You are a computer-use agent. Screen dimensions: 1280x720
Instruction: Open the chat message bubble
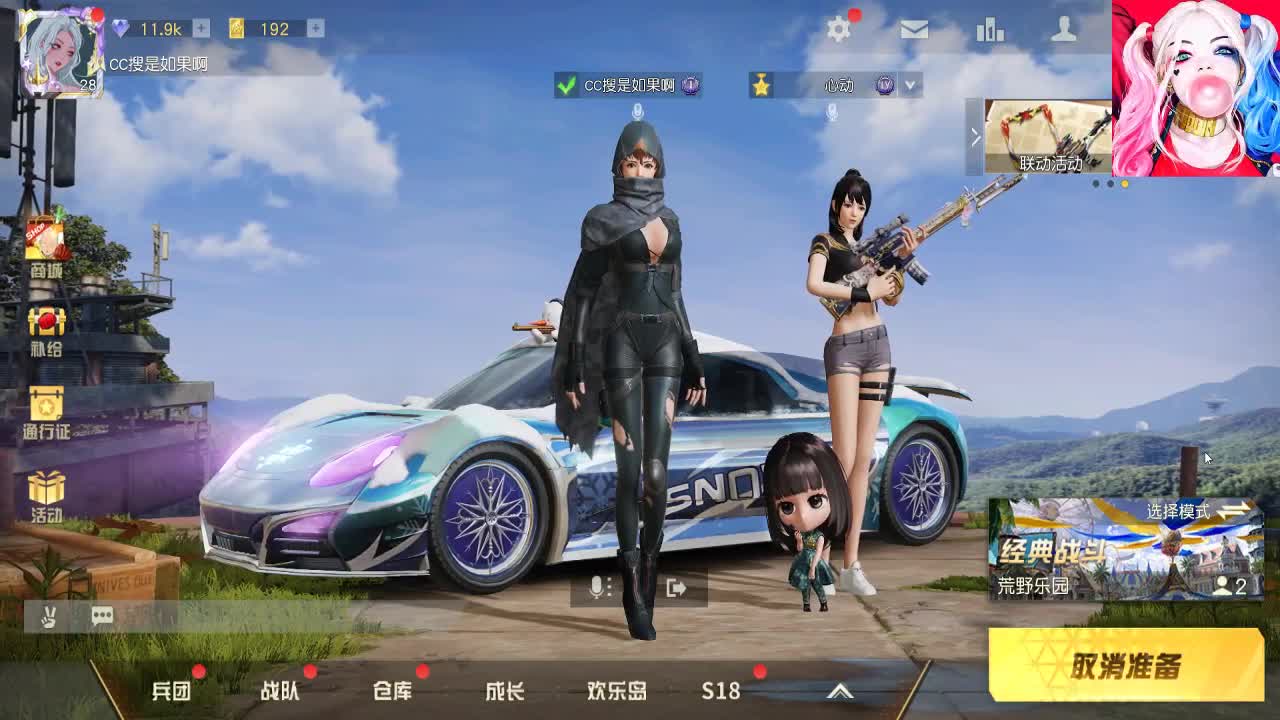click(x=100, y=616)
